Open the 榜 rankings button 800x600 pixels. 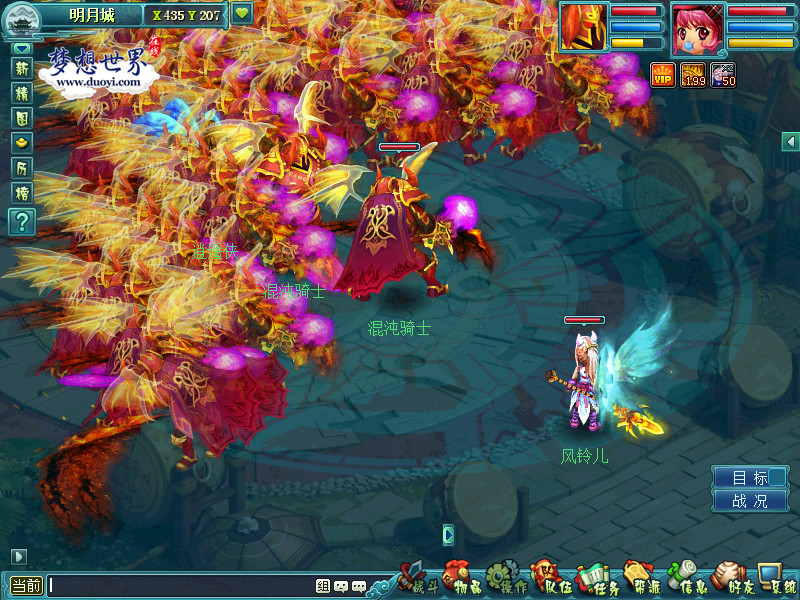click(21, 193)
